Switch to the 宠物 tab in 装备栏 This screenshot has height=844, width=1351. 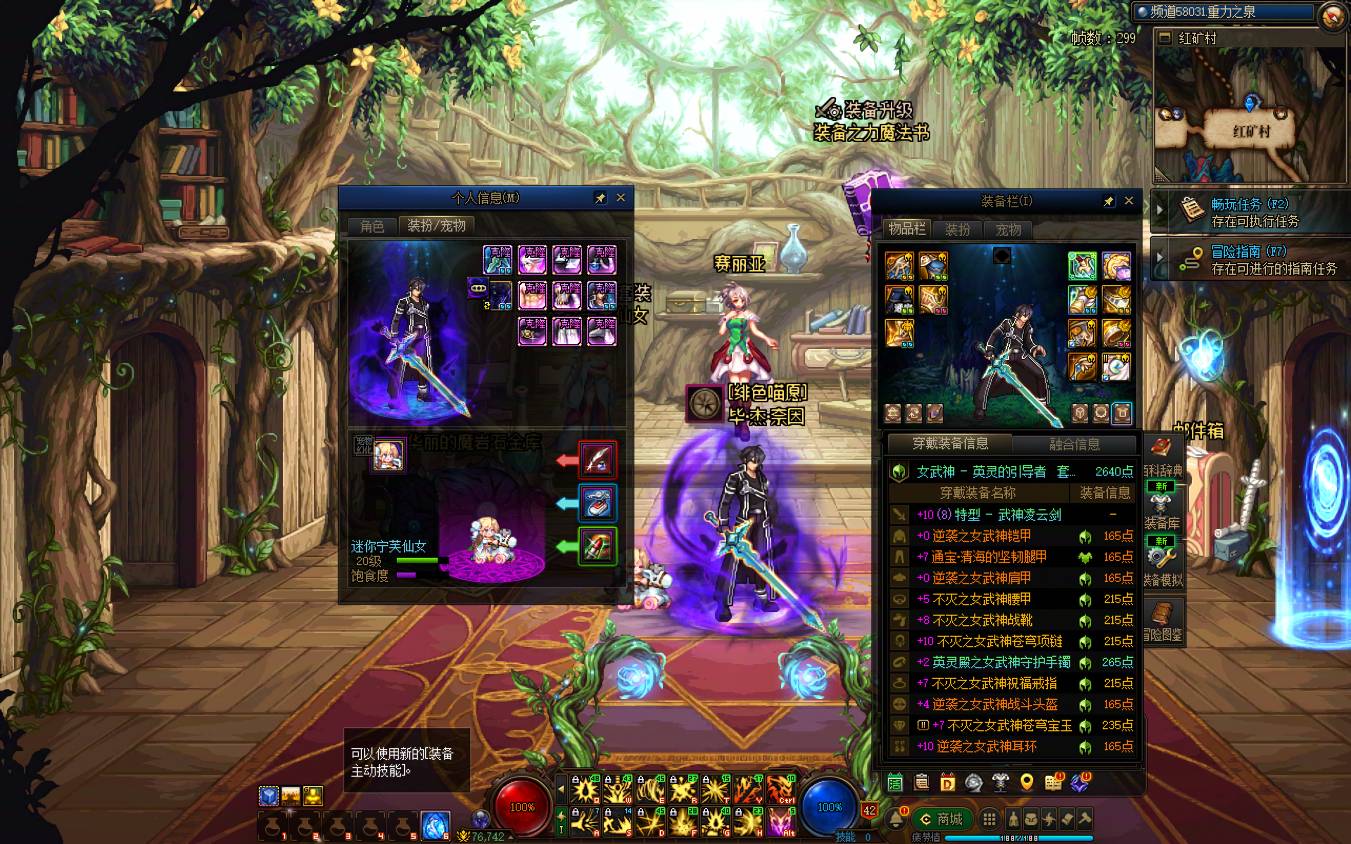[1008, 230]
